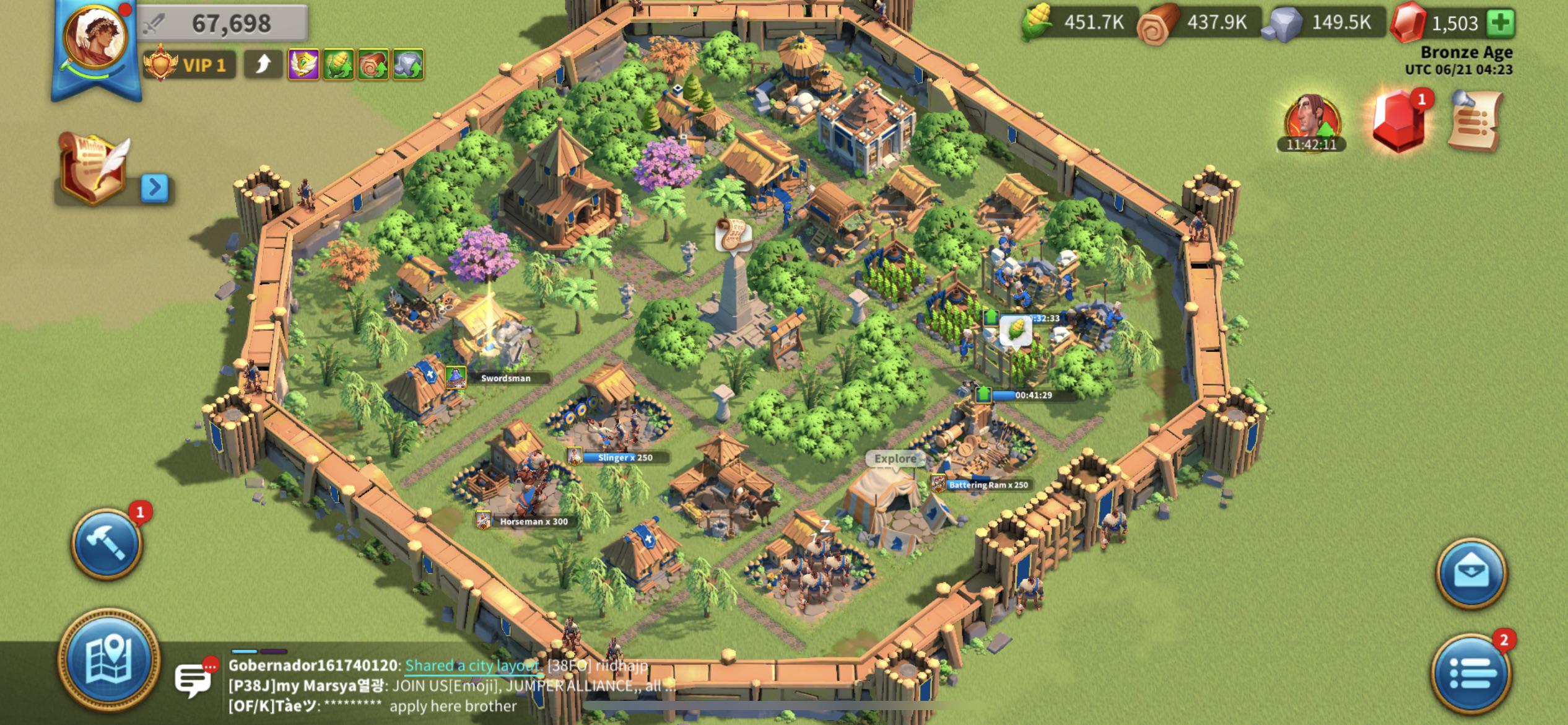Expand the blue arrow next to quests
1568x725 pixels.
(x=155, y=187)
